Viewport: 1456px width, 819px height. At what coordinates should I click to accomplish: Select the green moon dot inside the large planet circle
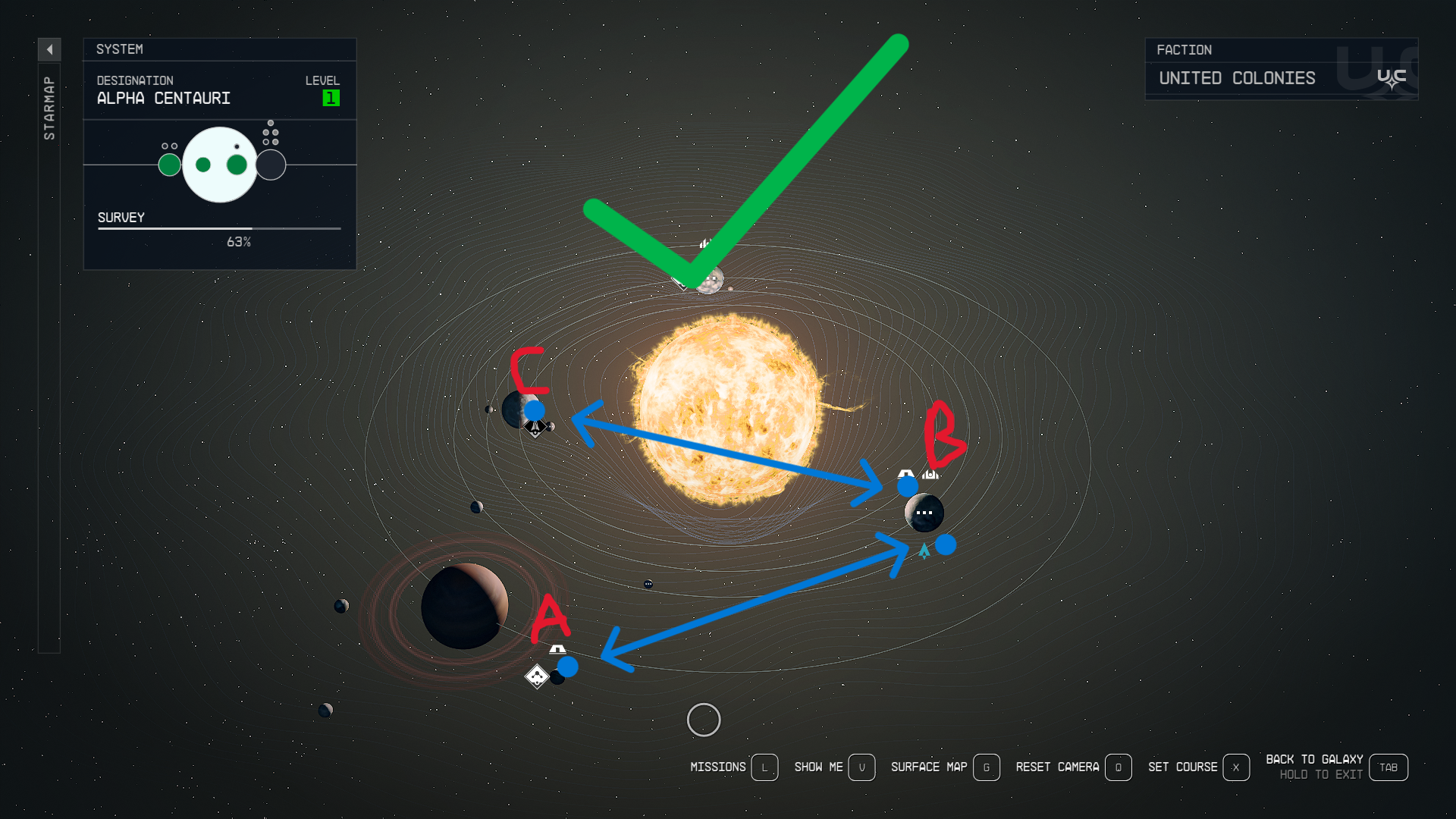[202, 163]
